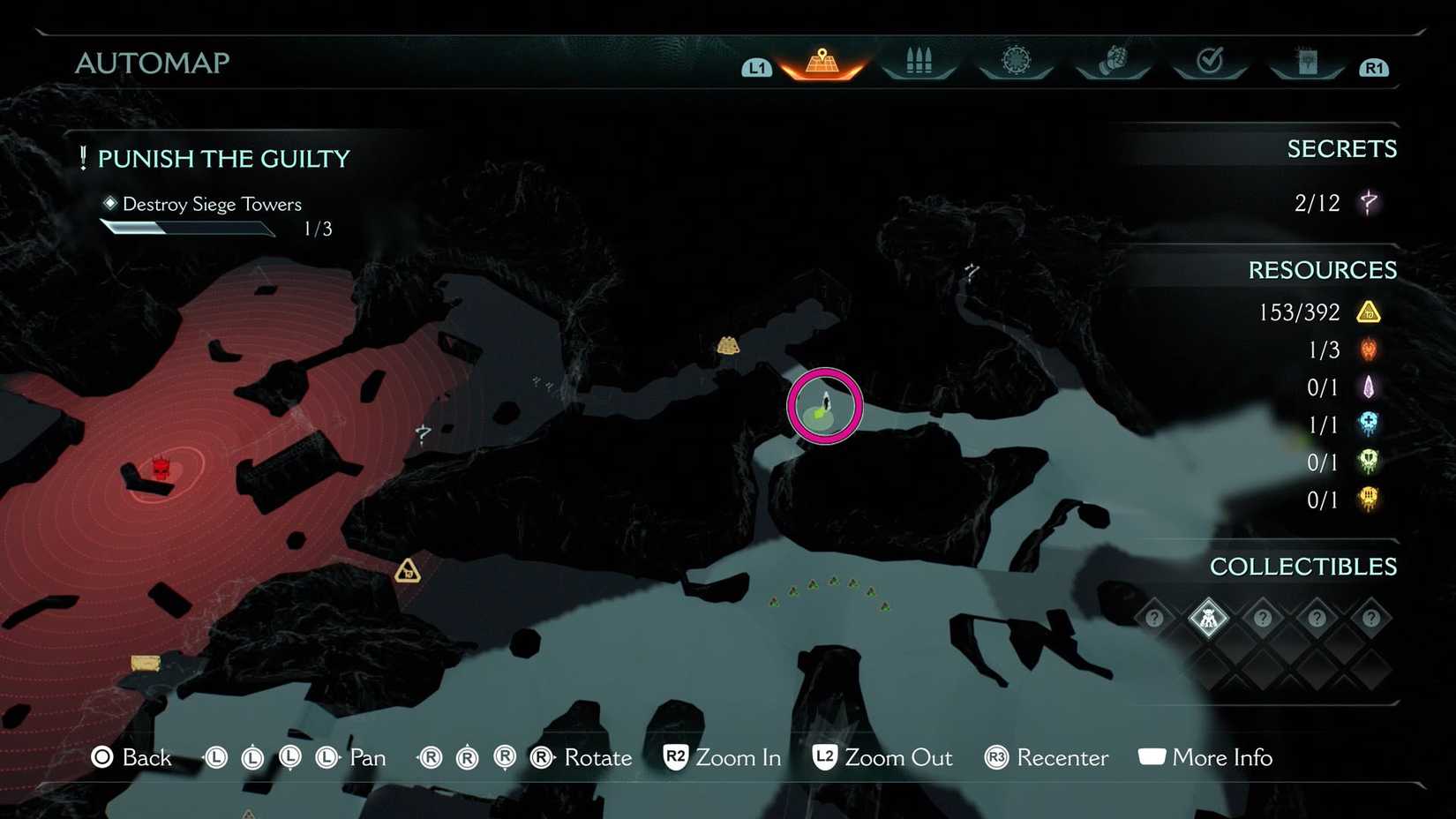Select the ammunition/bullets menu icon
This screenshot has width=1456, height=819.
click(919, 58)
